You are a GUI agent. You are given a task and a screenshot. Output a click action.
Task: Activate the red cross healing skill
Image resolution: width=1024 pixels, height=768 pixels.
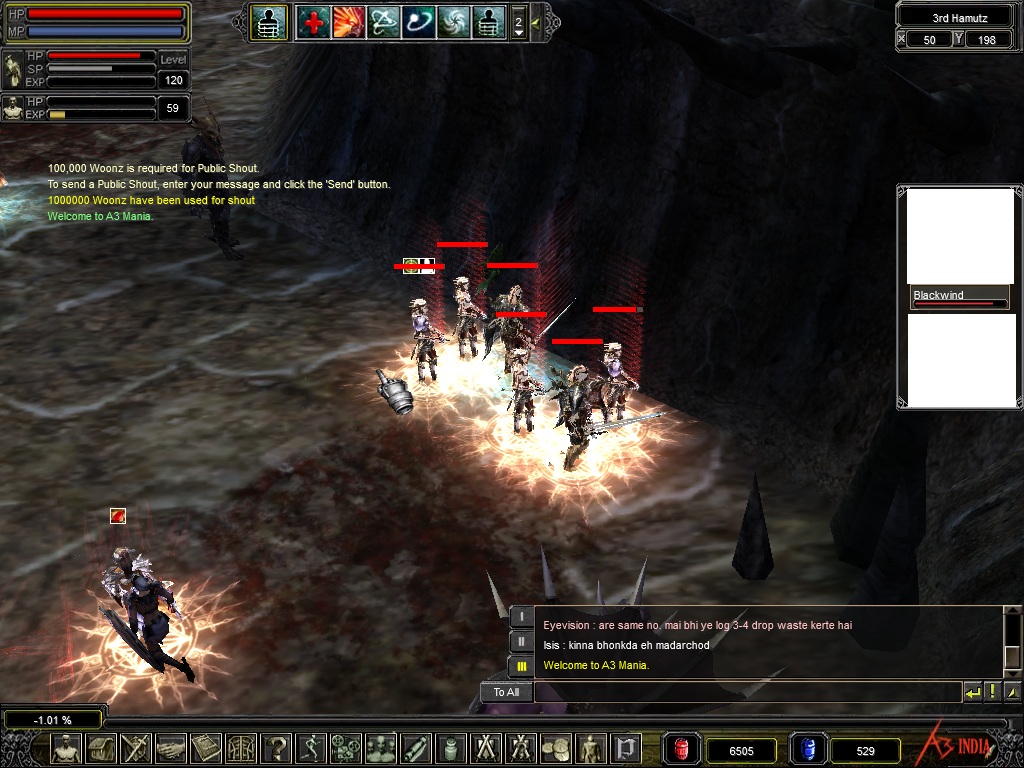click(313, 21)
